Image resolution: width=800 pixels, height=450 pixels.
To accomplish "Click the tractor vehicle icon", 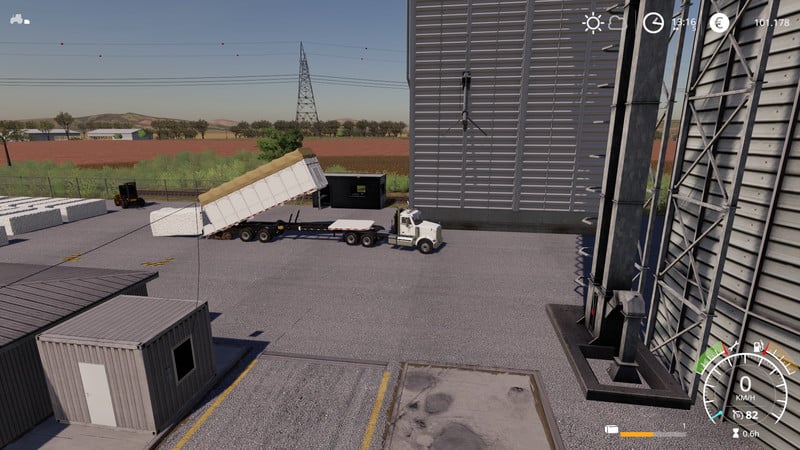I will pyautogui.click(x=19, y=19).
